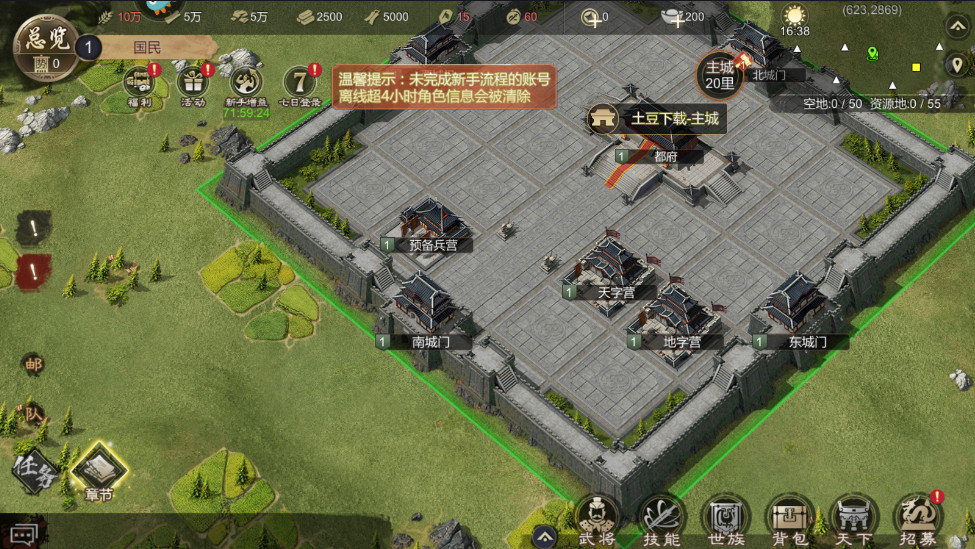Viewport: 975px width, 549px height.
Task: Click the map location pin button
Action: pyautogui.click(x=956, y=65)
